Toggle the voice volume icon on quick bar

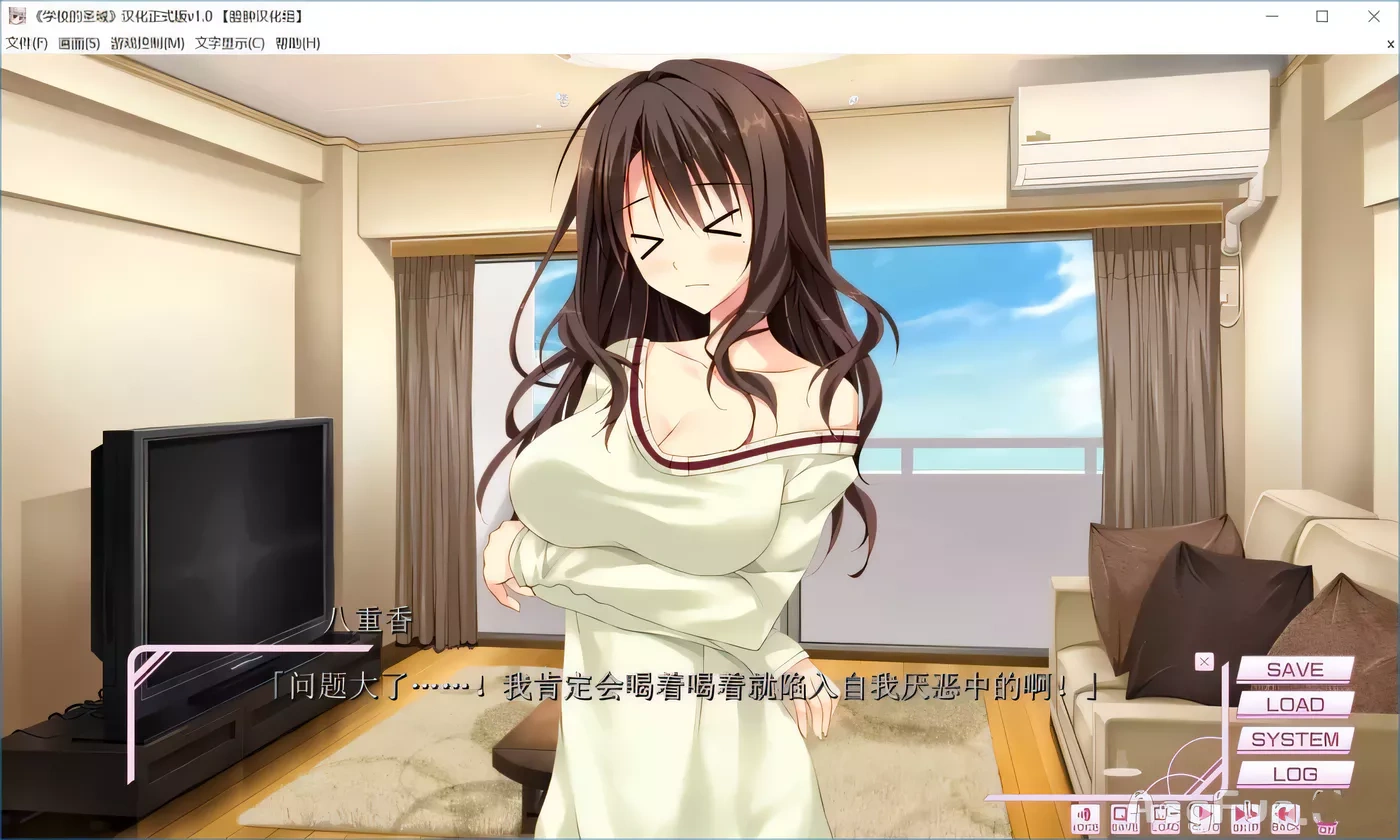pos(1085,818)
